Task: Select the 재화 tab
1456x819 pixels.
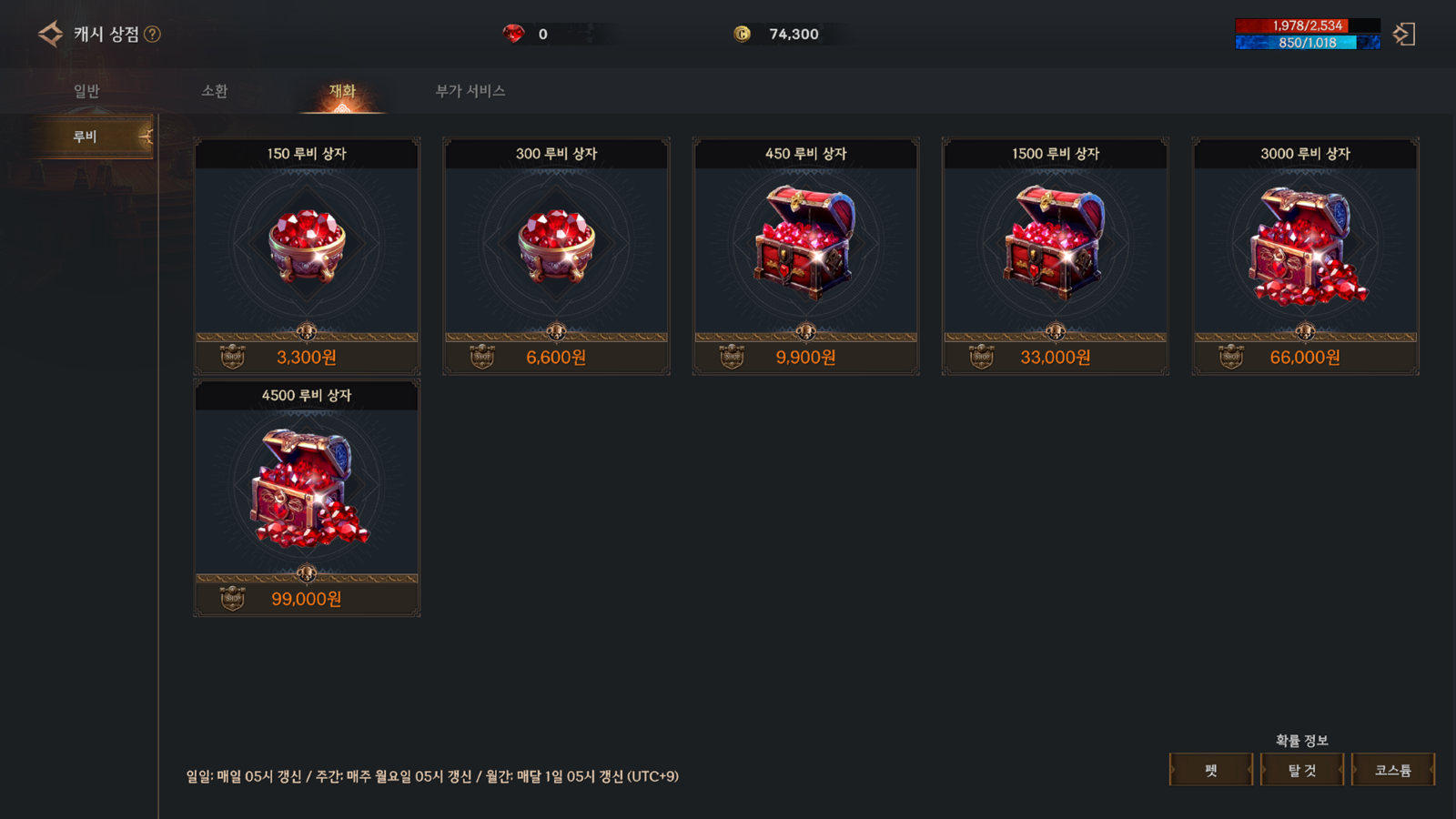Action: tap(342, 91)
